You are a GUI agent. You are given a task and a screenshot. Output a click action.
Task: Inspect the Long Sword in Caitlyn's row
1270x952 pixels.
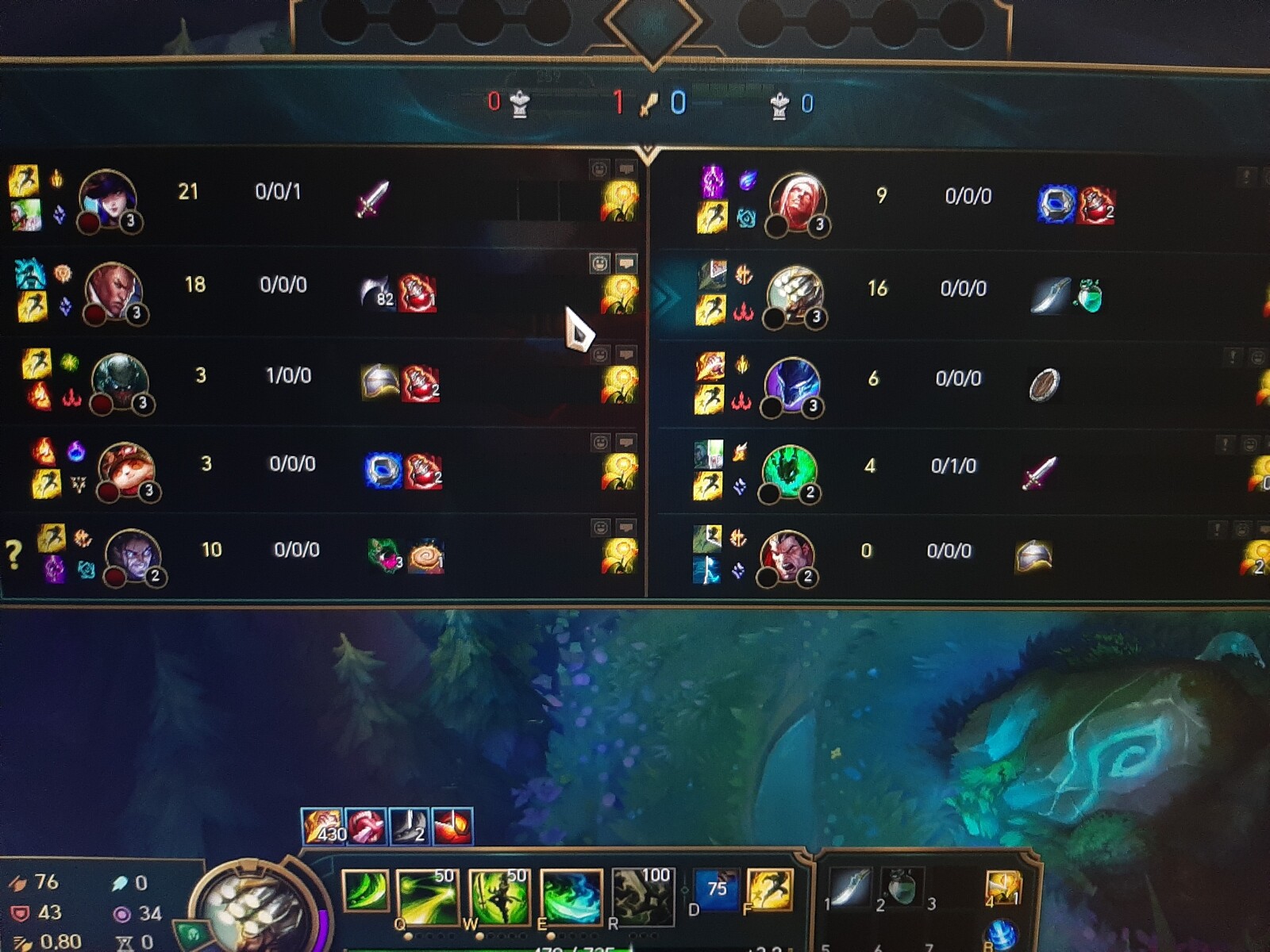coord(373,198)
